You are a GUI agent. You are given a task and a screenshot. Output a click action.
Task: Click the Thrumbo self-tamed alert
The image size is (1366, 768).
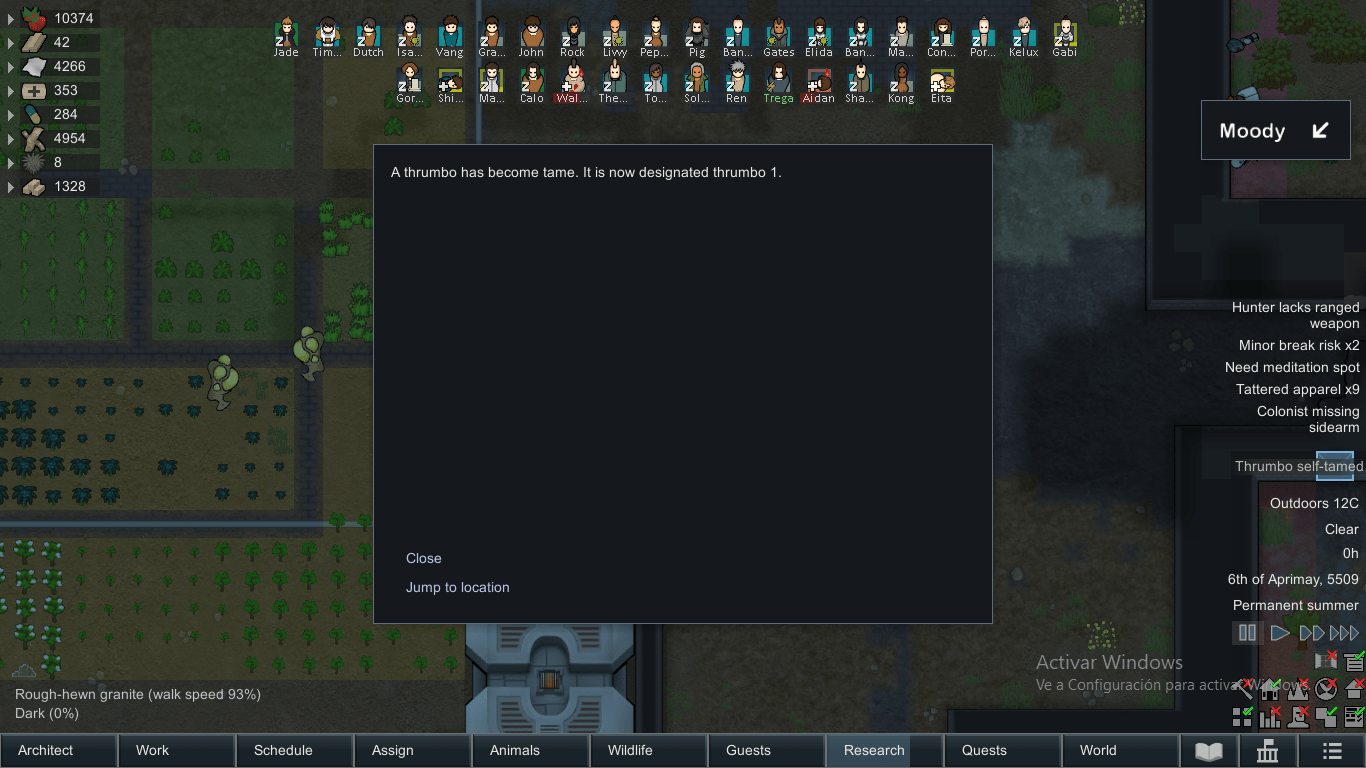1297,466
